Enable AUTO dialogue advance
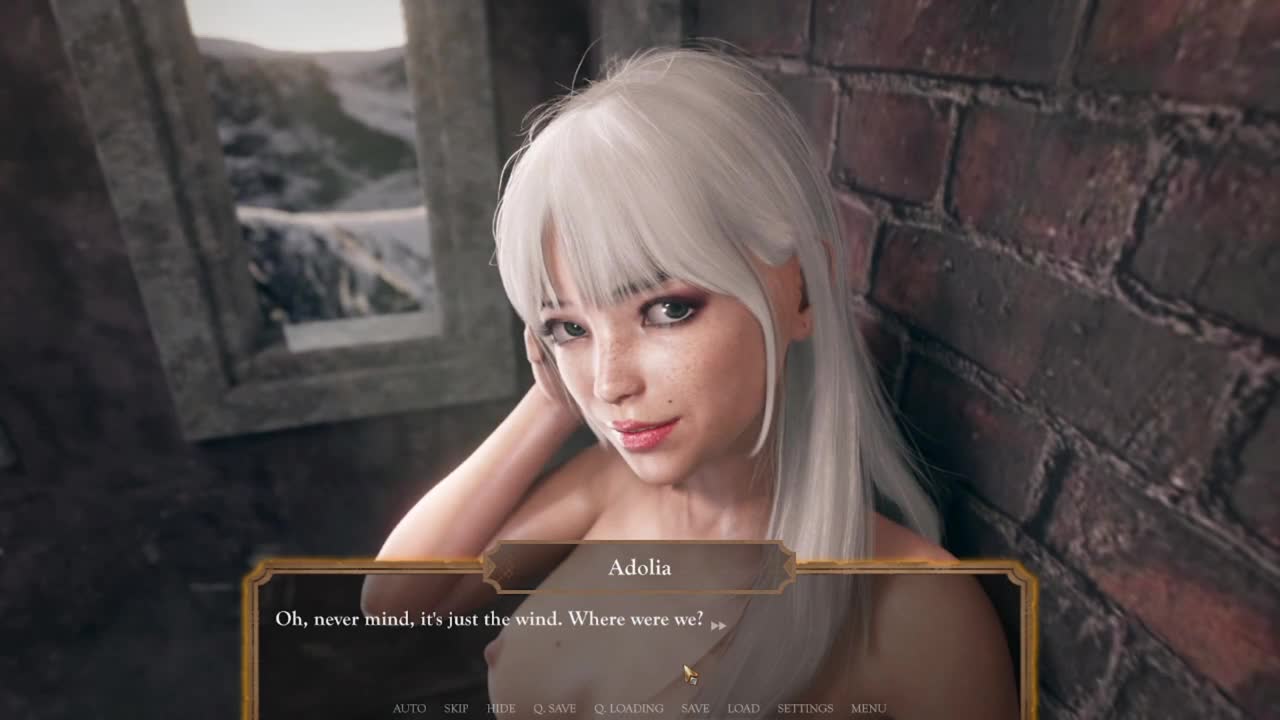 point(409,708)
